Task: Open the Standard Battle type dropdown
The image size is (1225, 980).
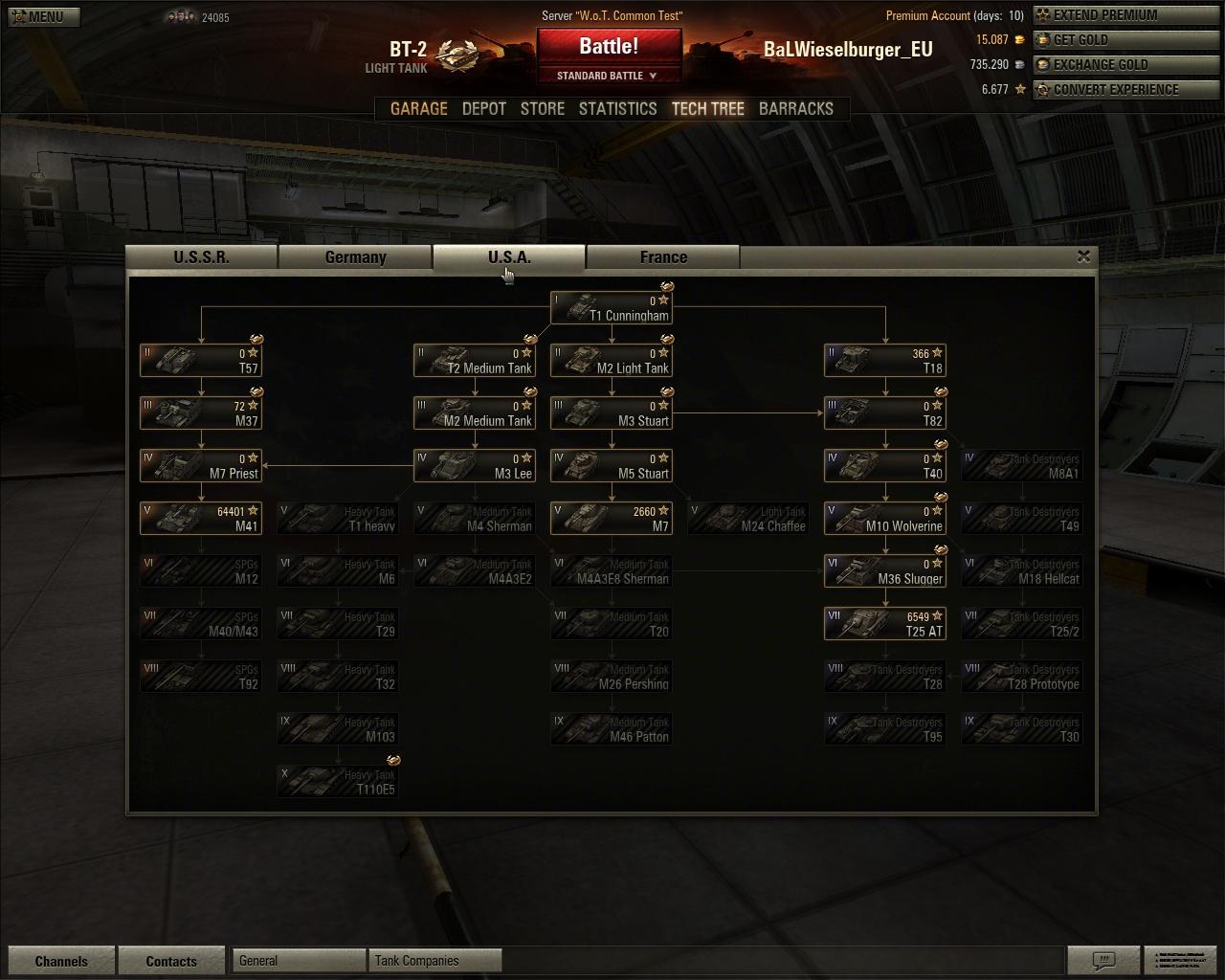Action: (x=609, y=76)
